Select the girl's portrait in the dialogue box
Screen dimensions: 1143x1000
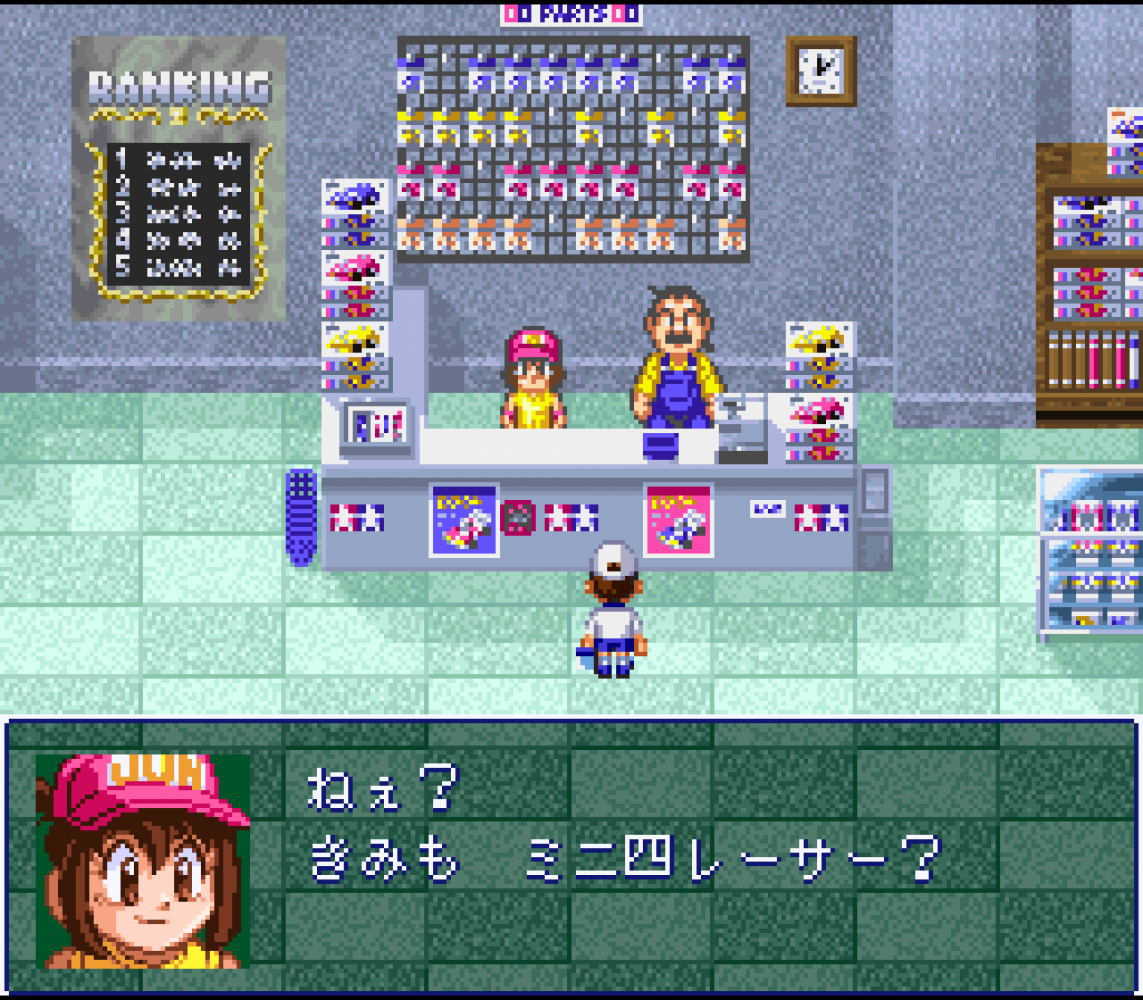point(142,861)
